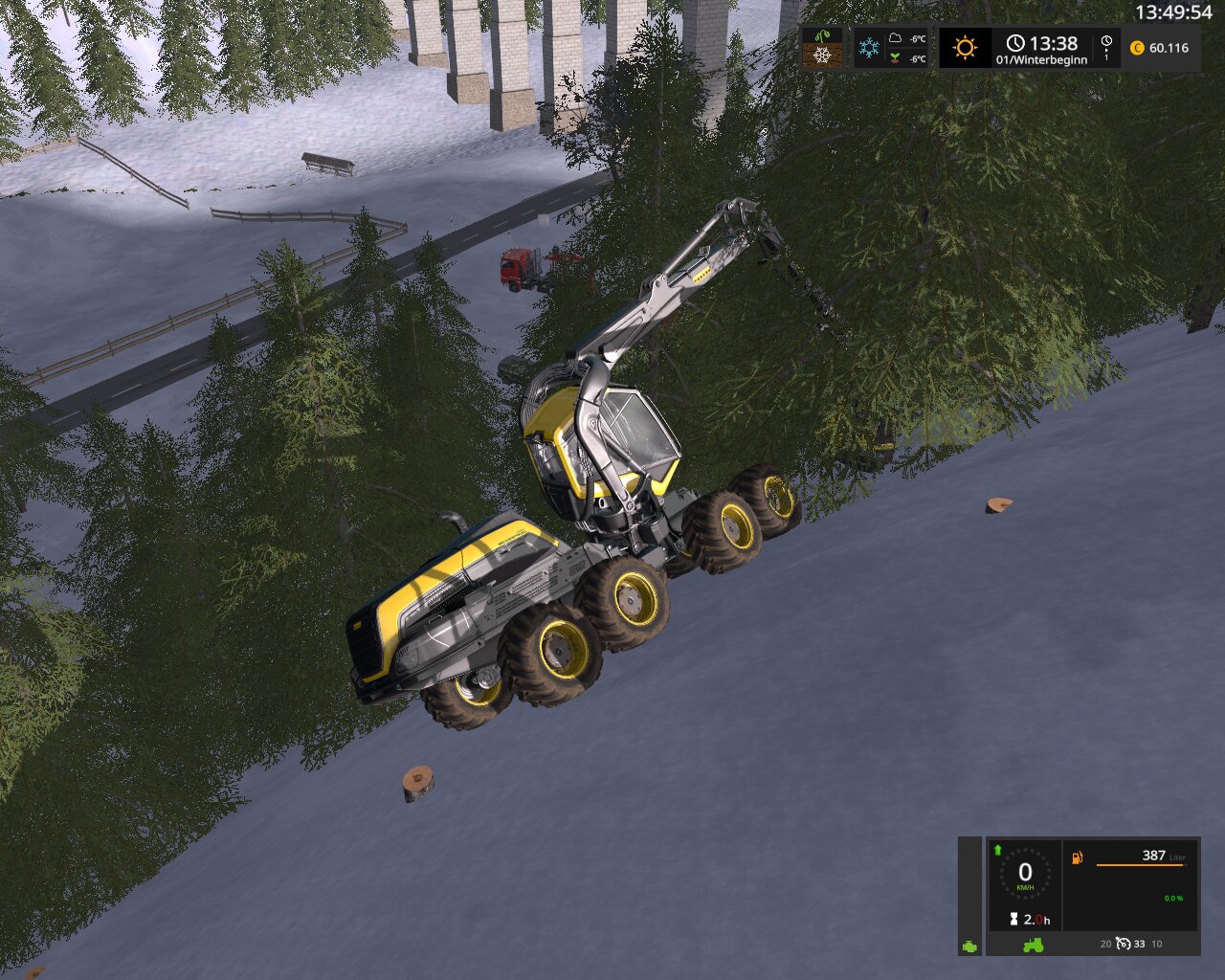Click the green engine status icon
The height and width of the screenshot is (980, 1225).
(970, 946)
